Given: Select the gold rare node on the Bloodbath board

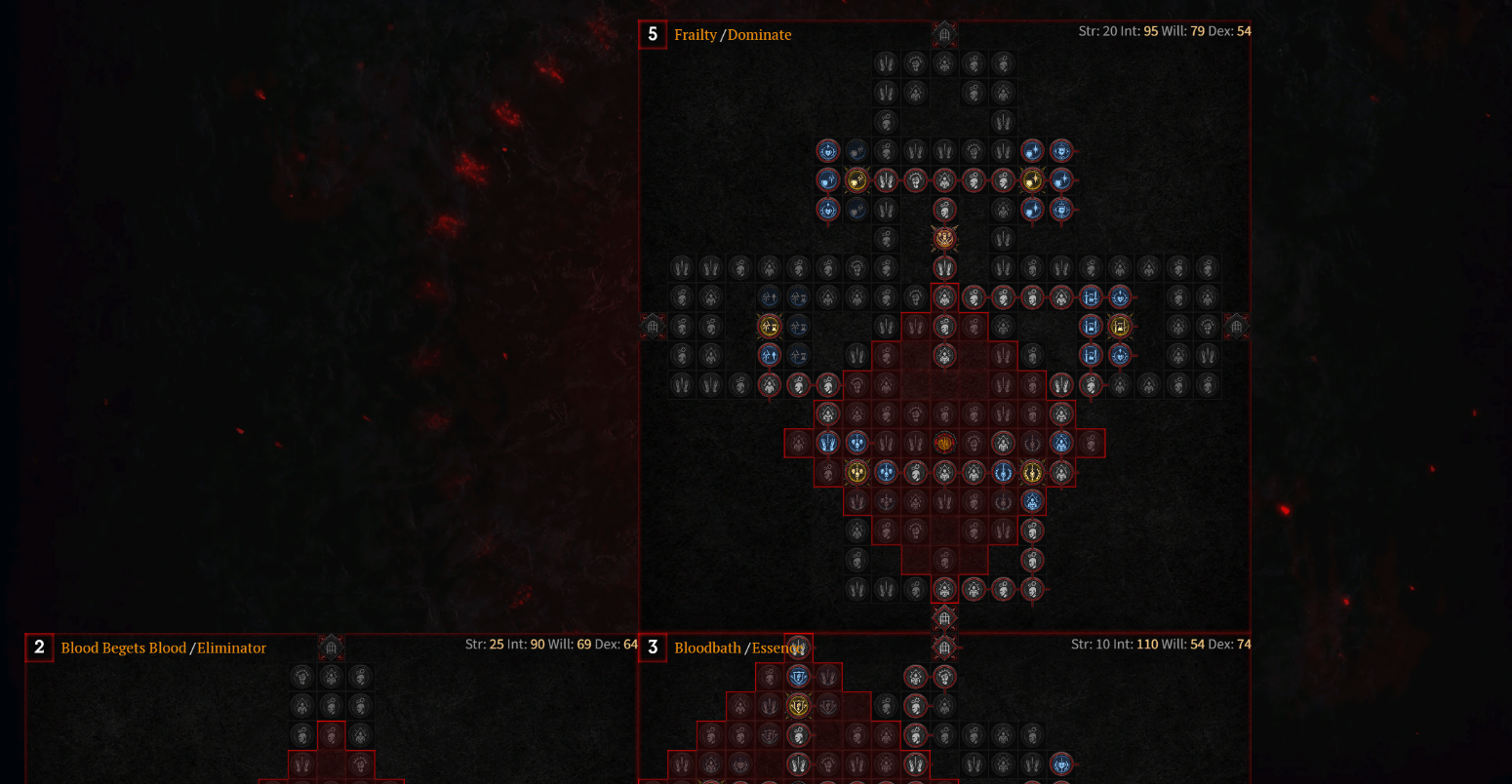Looking at the screenshot, I should (x=797, y=705).
